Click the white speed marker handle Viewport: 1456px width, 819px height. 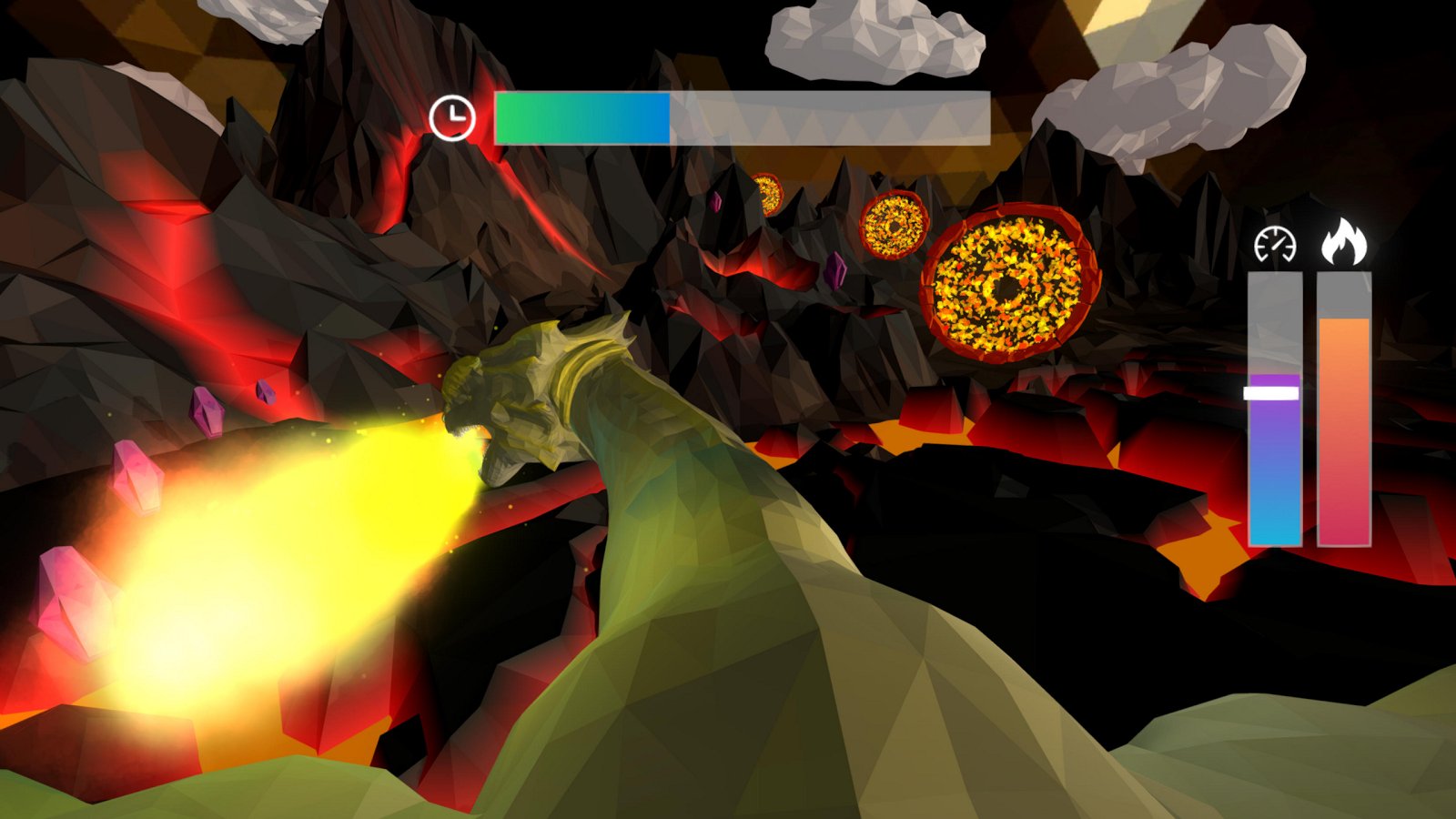click(1271, 393)
